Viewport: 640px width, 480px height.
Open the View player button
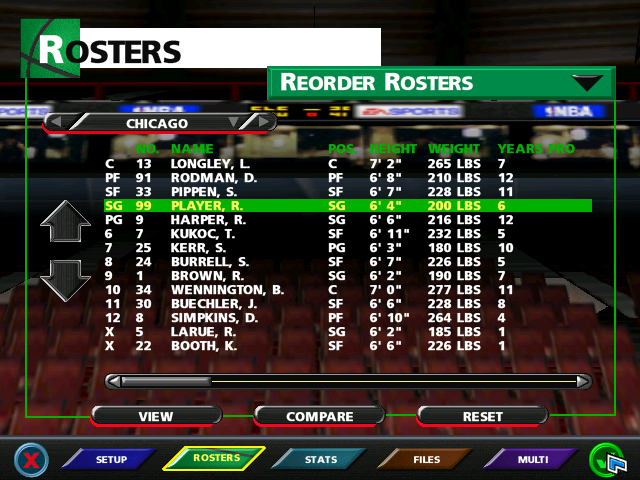point(155,416)
